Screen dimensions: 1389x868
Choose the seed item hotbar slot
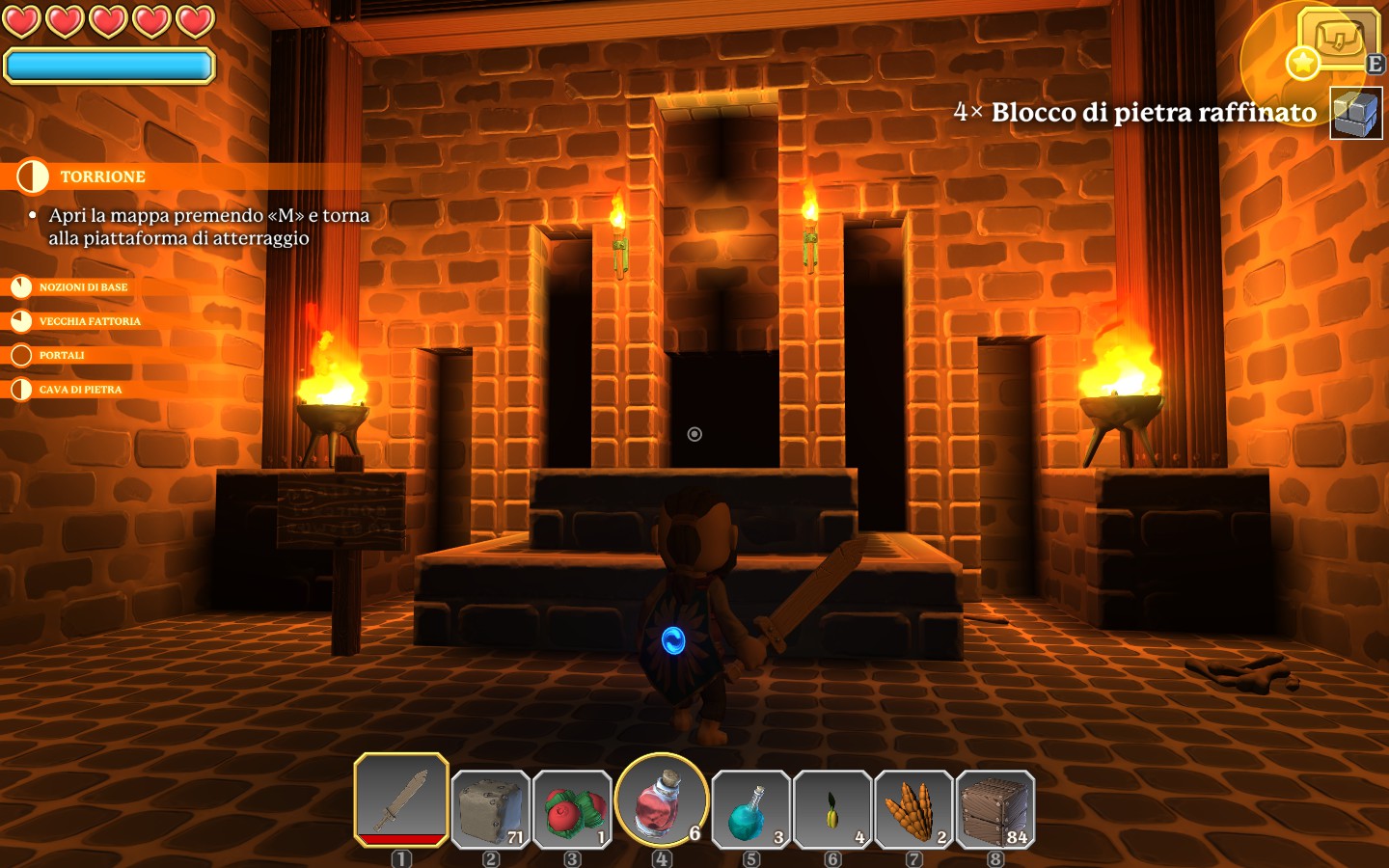832,809
